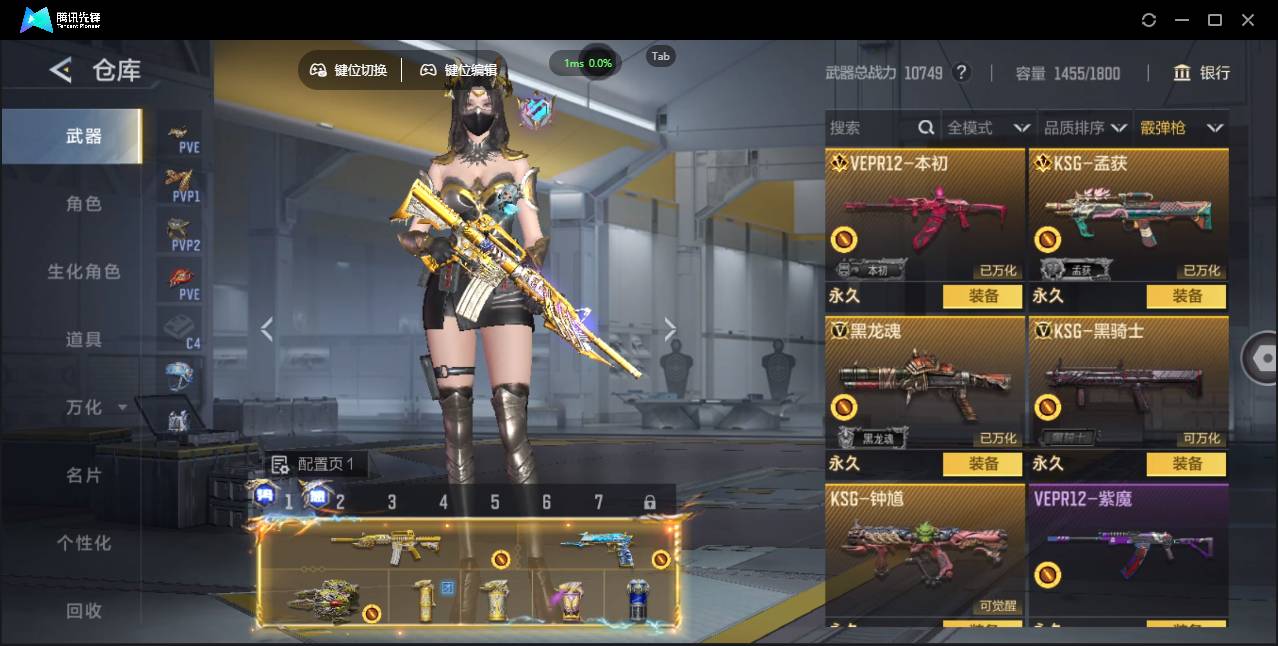
Task: Equip the VEPR12-本初 shotgun
Action: (983, 296)
